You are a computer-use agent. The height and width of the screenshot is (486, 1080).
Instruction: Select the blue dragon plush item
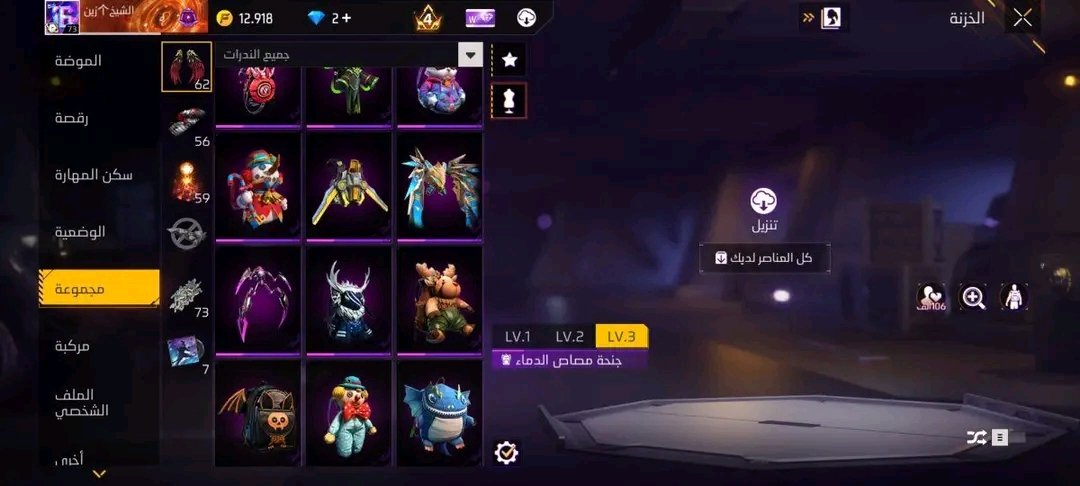(439, 412)
